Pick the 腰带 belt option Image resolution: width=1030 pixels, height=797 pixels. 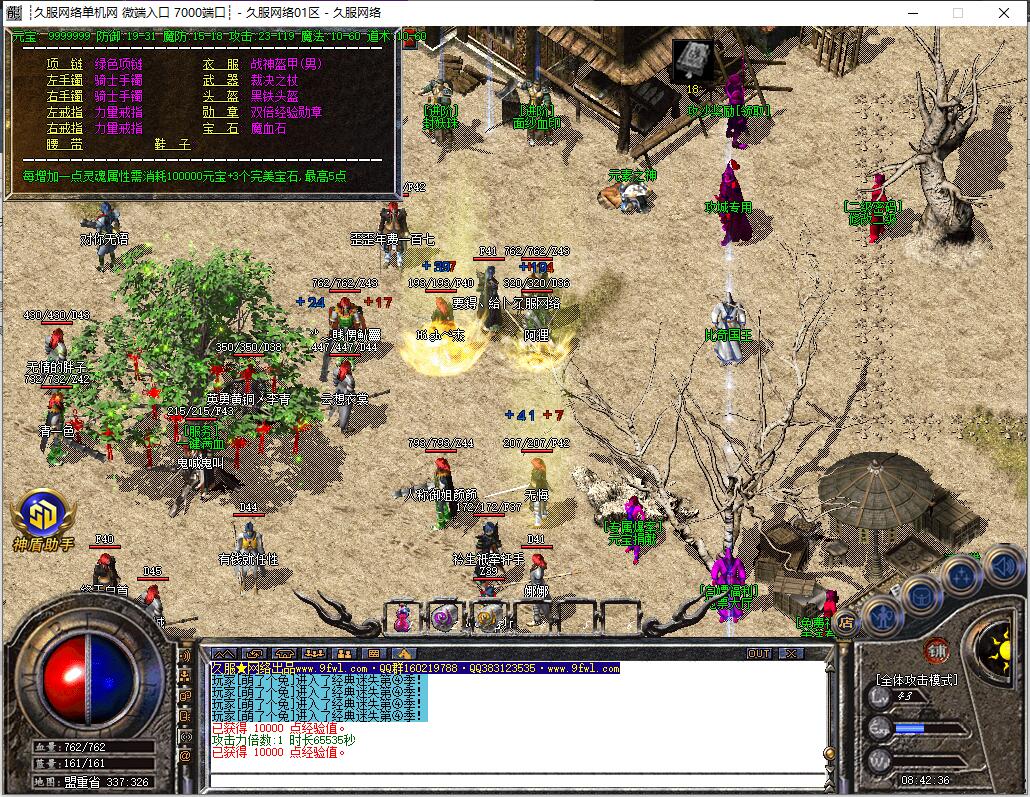65,144
